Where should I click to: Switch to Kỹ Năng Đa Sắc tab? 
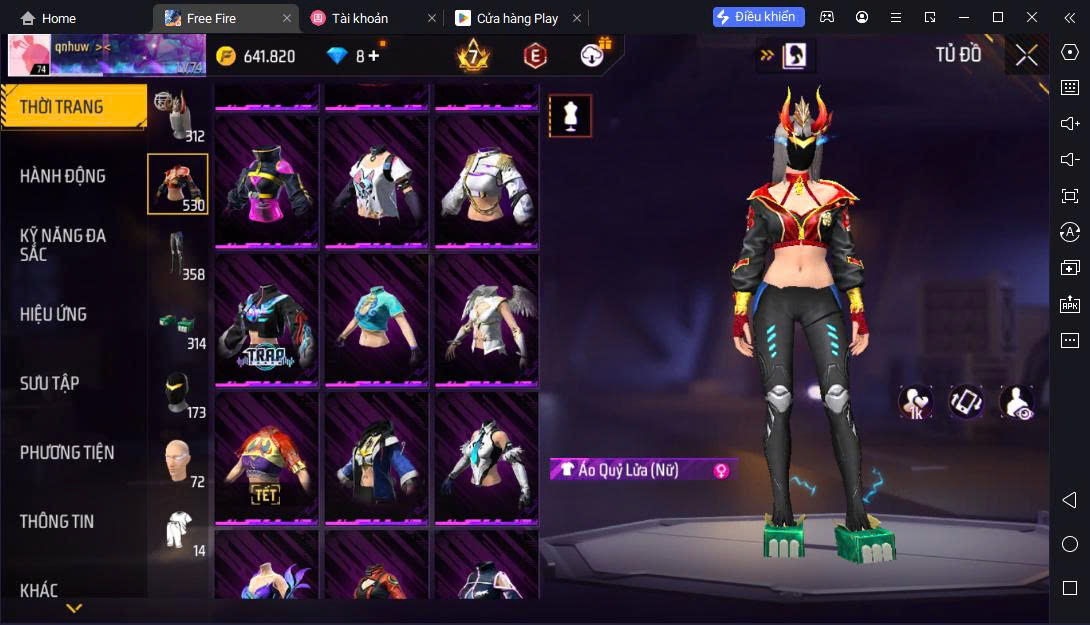[x=63, y=245]
